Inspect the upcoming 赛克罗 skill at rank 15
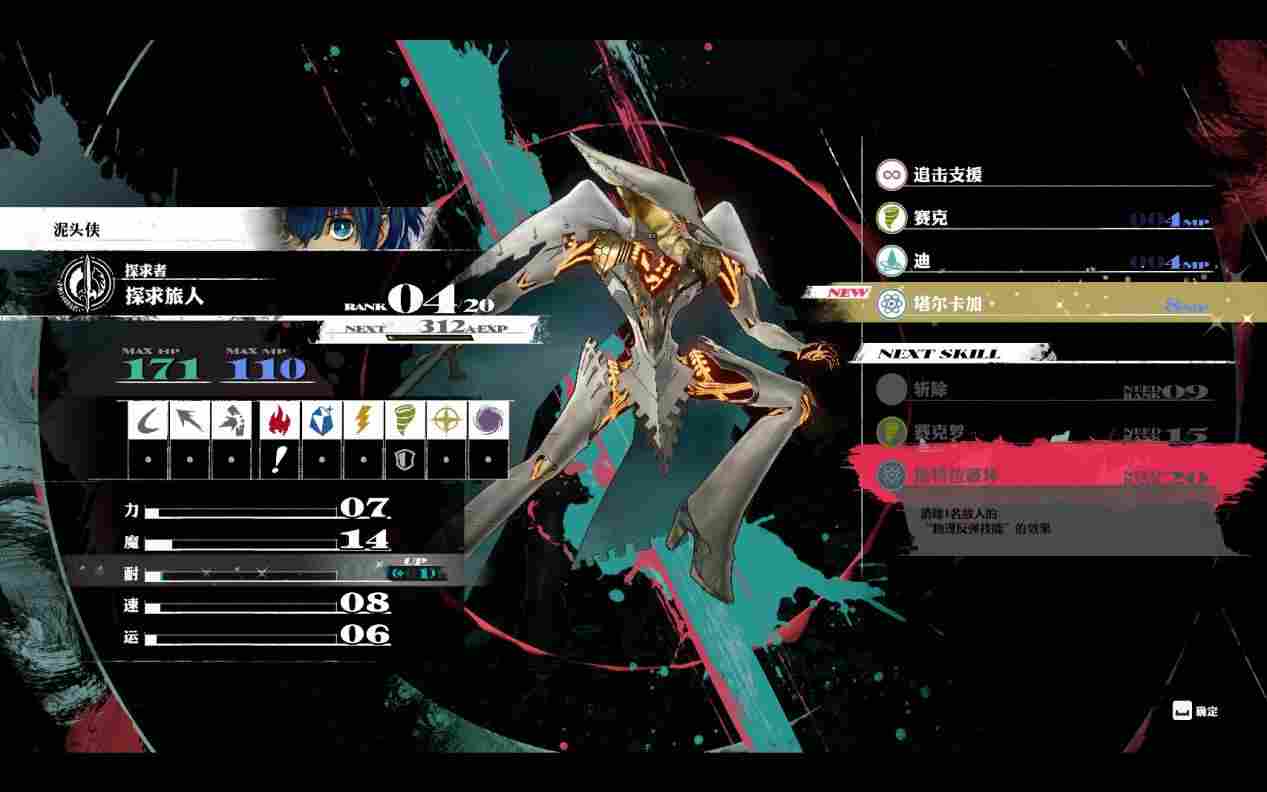 pos(1040,433)
